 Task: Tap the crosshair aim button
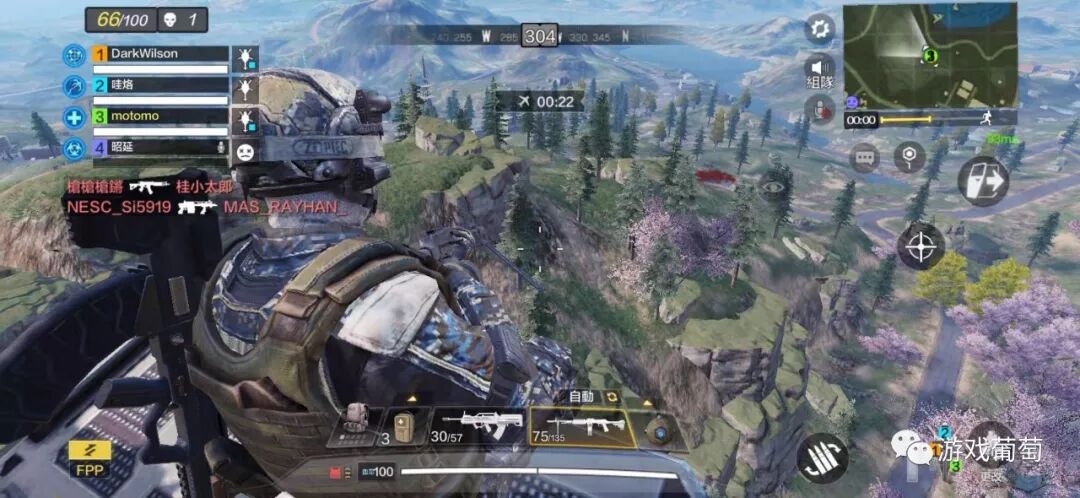[921, 245]
